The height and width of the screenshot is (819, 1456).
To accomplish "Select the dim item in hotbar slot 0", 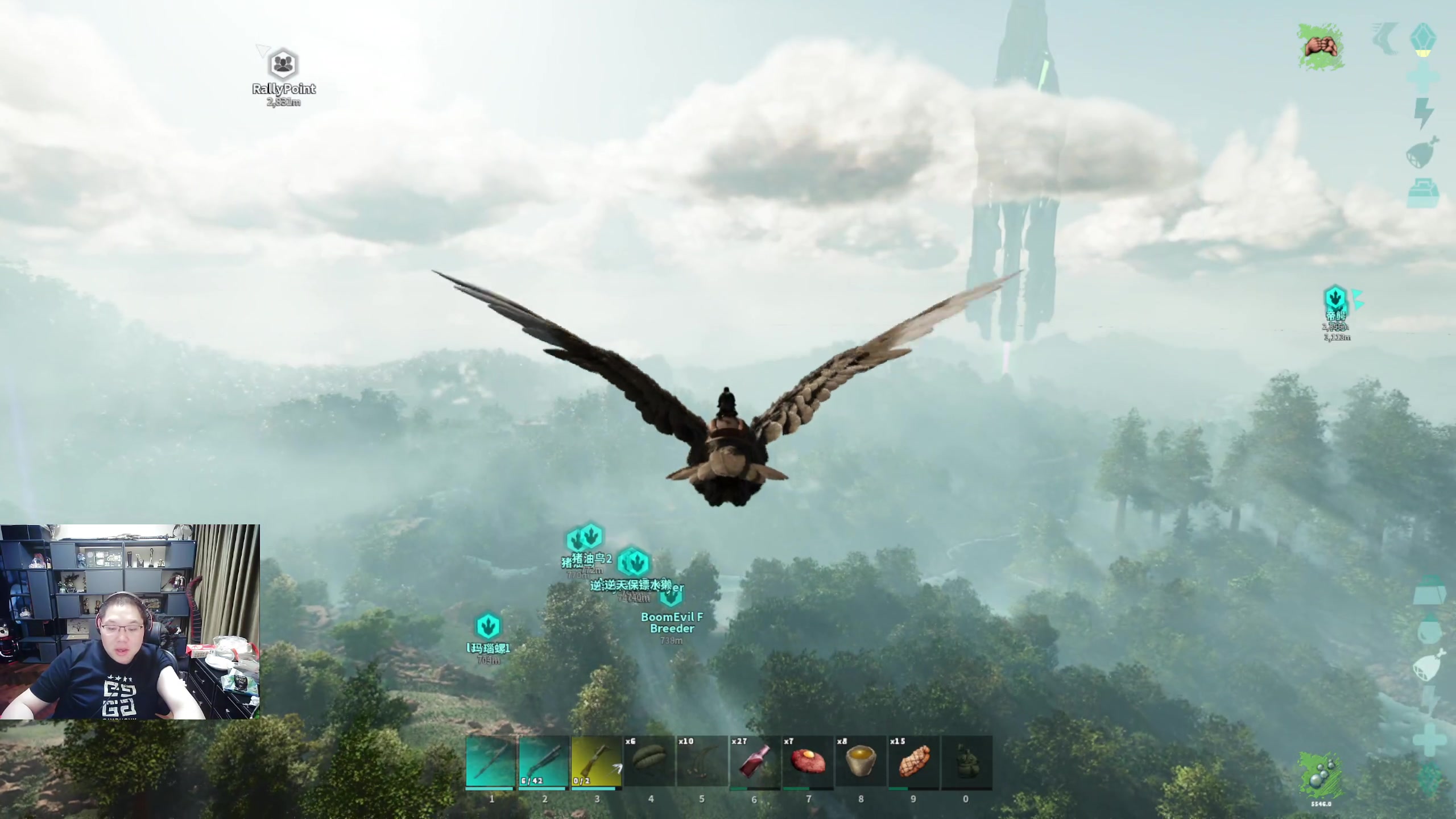I will [x=966, y=762].
